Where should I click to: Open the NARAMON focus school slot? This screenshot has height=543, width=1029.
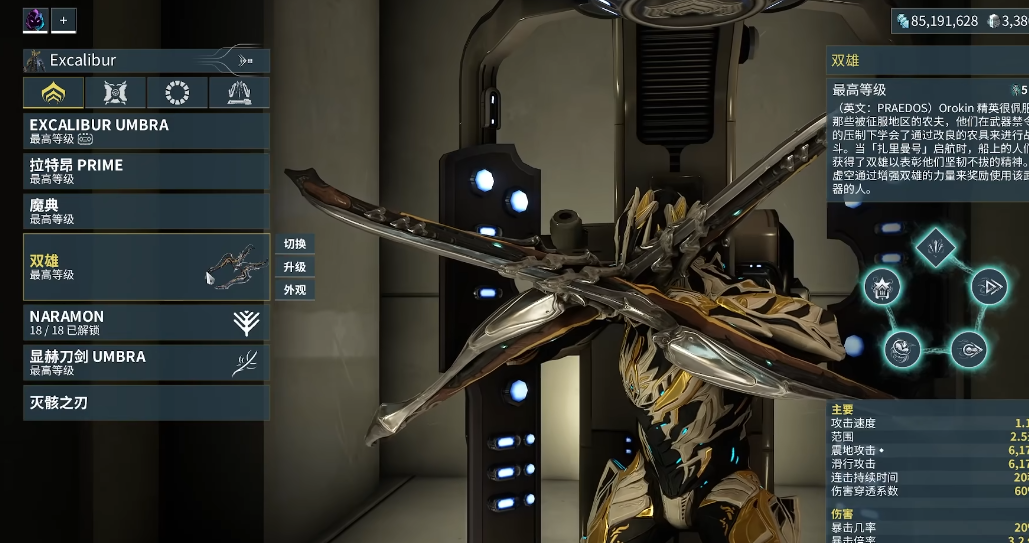pos(146,322)
